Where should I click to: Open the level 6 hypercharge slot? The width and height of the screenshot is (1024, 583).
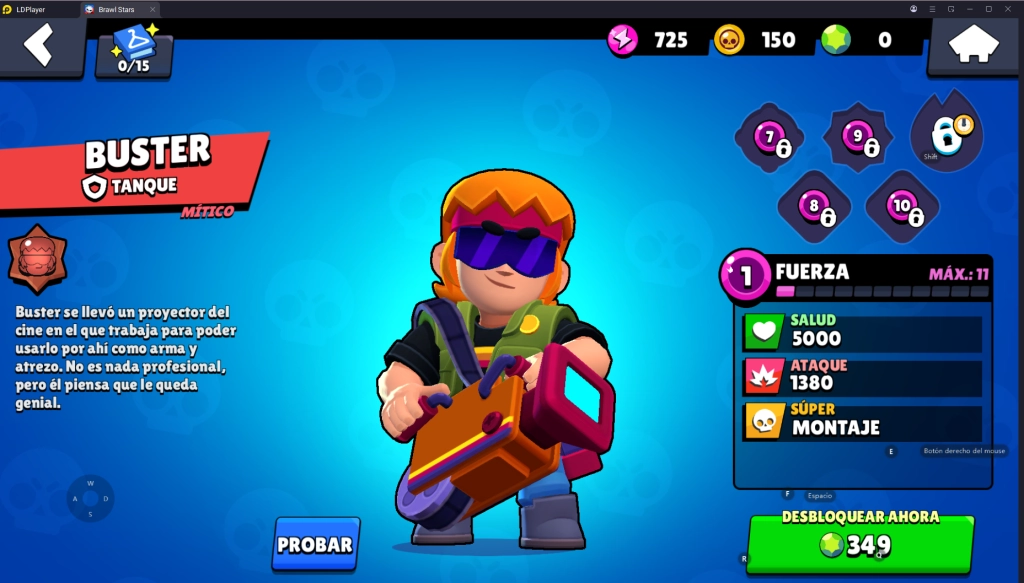point(946,133)
